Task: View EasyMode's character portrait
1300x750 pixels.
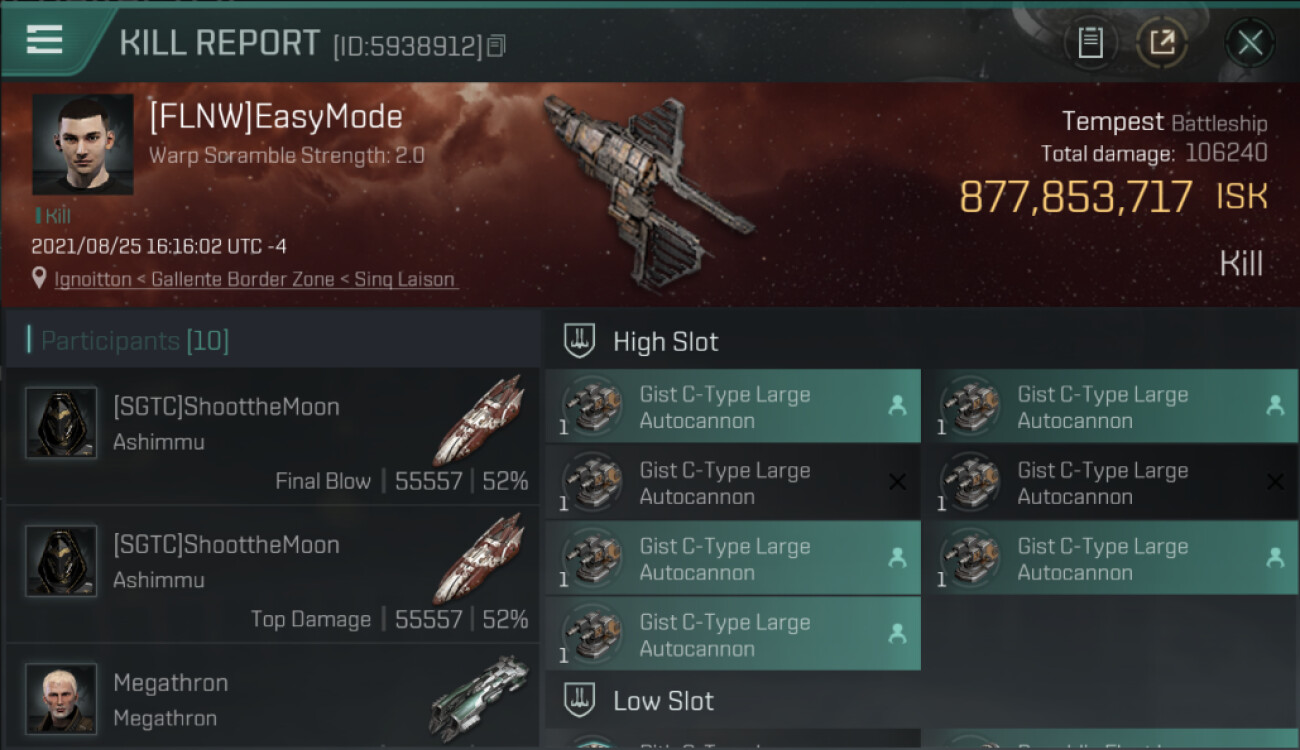Action: [x=82, y=144]
